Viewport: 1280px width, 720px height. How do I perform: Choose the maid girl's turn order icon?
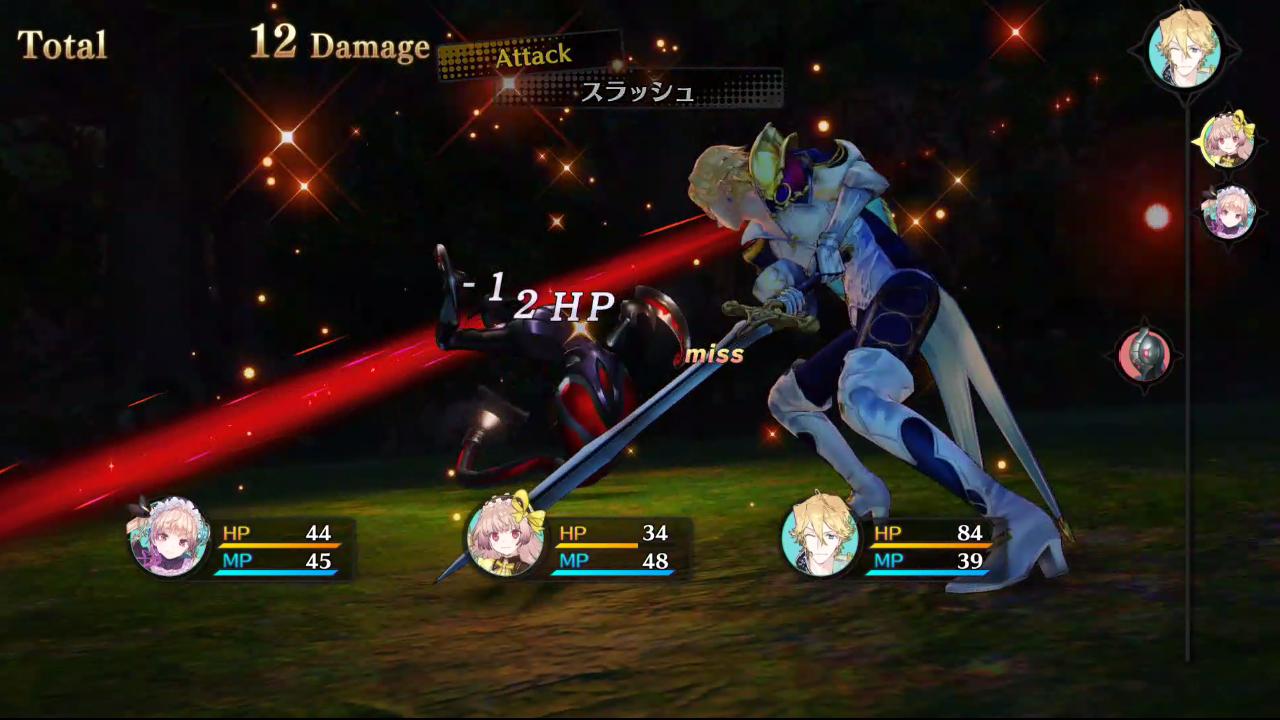tap(1229, 213)
